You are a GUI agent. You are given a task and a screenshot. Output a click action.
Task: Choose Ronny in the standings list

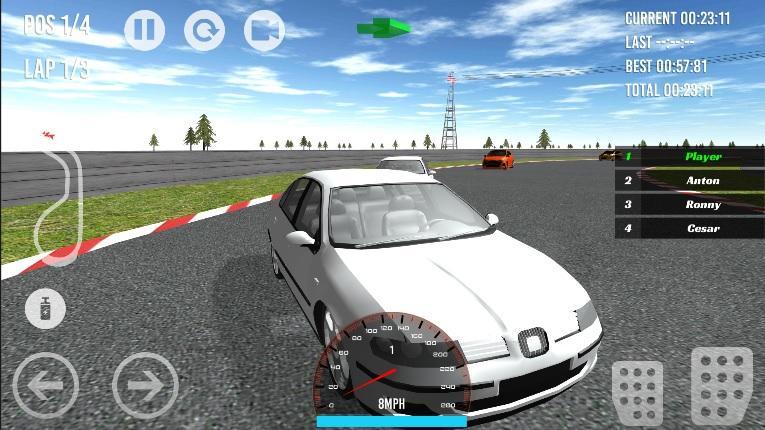click(690, 205)
